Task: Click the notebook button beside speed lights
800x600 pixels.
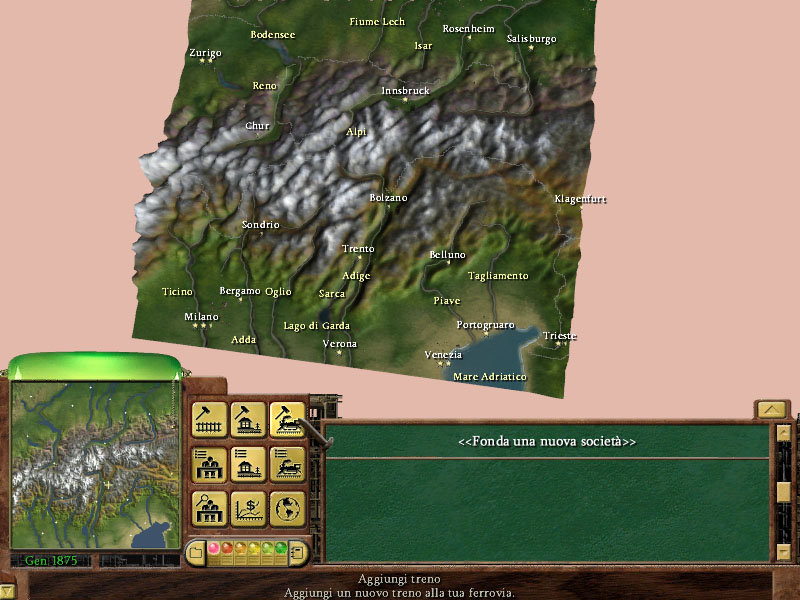Action: pos(297,551)
